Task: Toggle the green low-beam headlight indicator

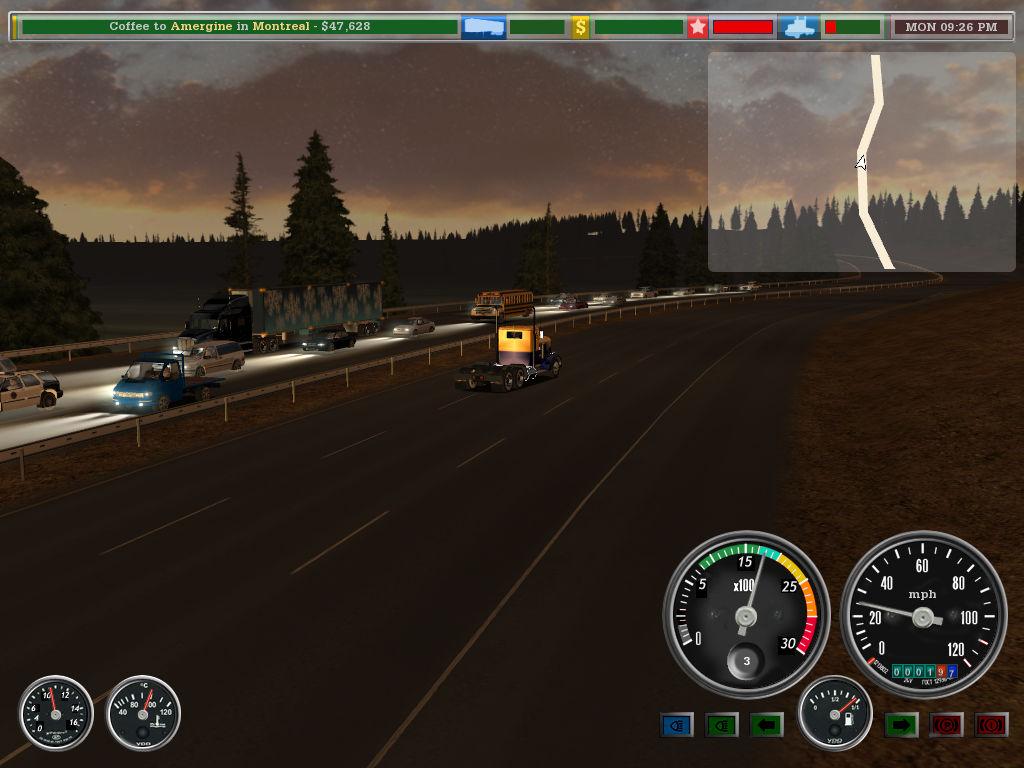Action: point(721,725)
